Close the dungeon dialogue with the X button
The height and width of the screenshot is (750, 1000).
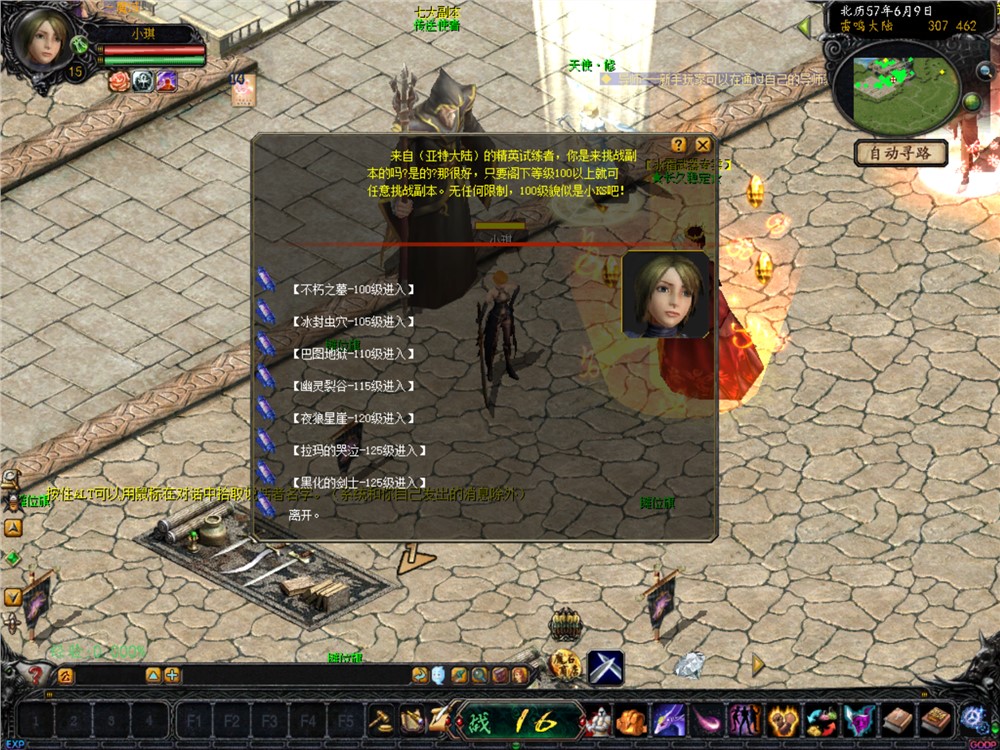(x=704, y=145)
